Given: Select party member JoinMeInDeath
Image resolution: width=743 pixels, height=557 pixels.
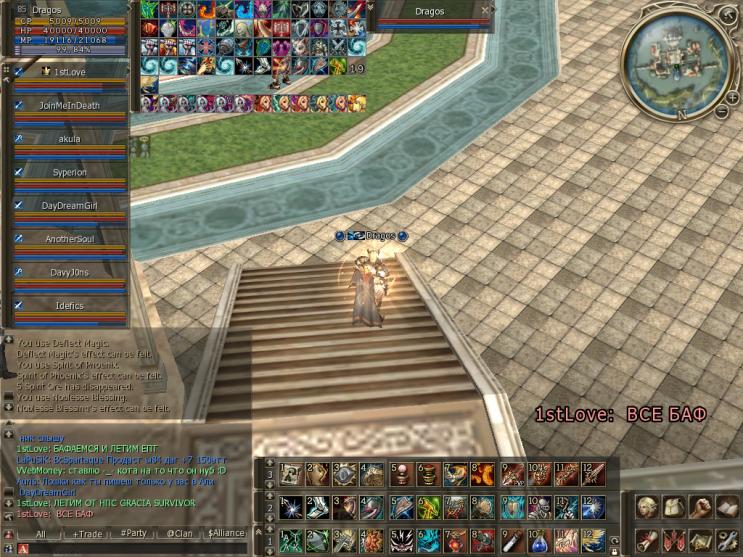Looking at the screenshot, I should (69, 105).
